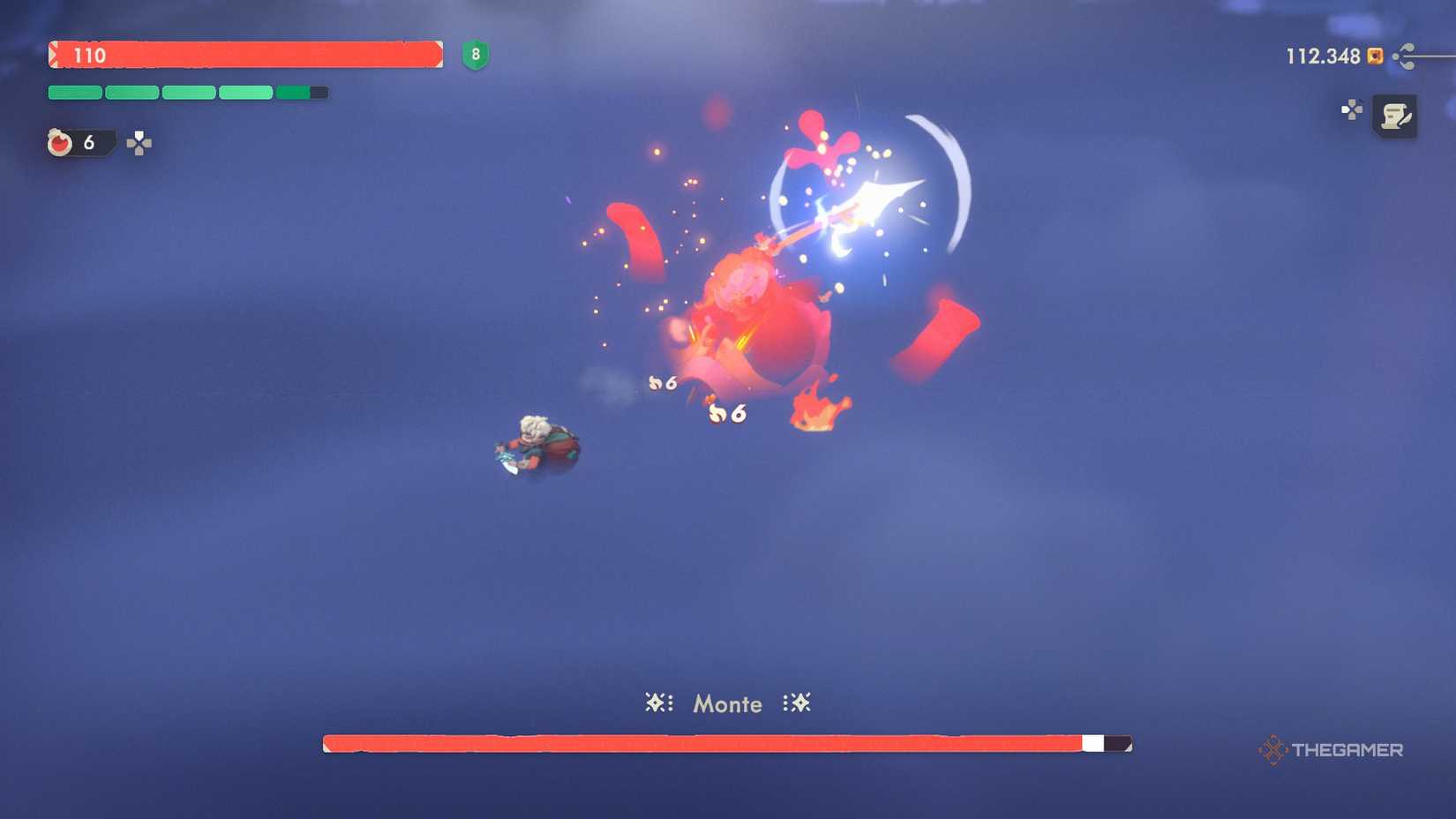Select the Monte boss name label
This screenshot has width=1456, height=819.
(727, 704)
